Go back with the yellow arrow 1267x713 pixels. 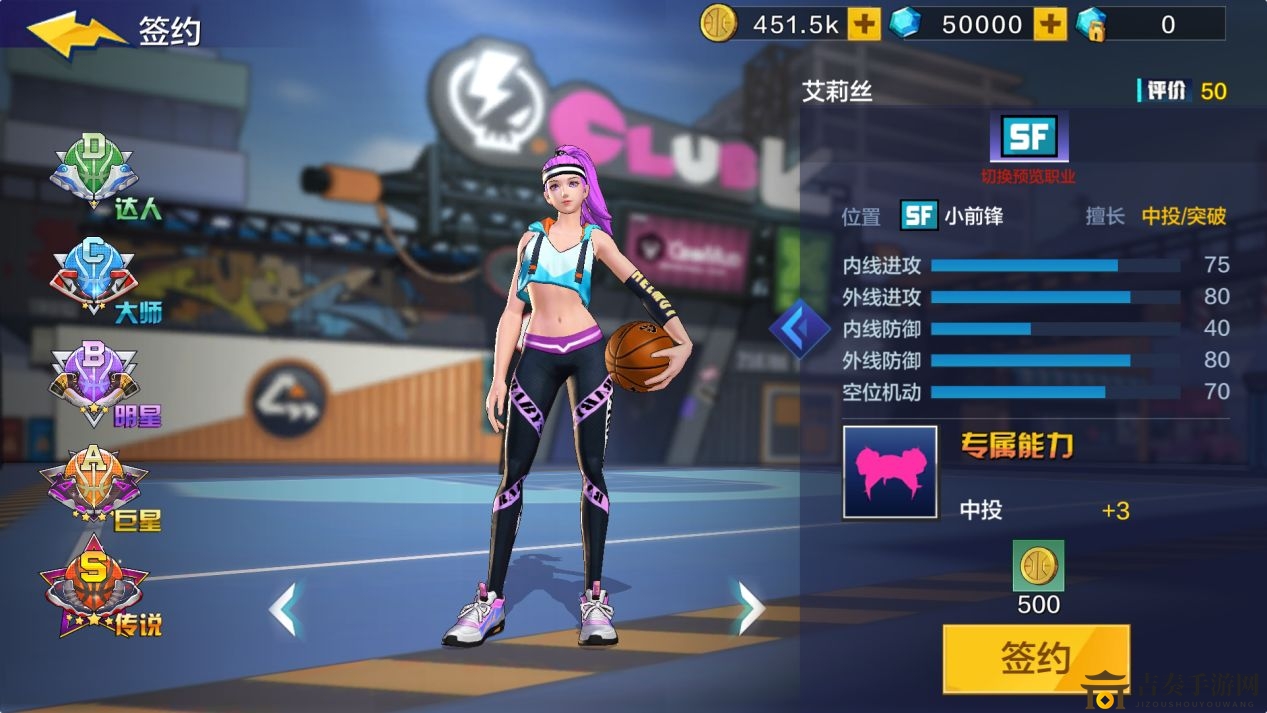75,32
